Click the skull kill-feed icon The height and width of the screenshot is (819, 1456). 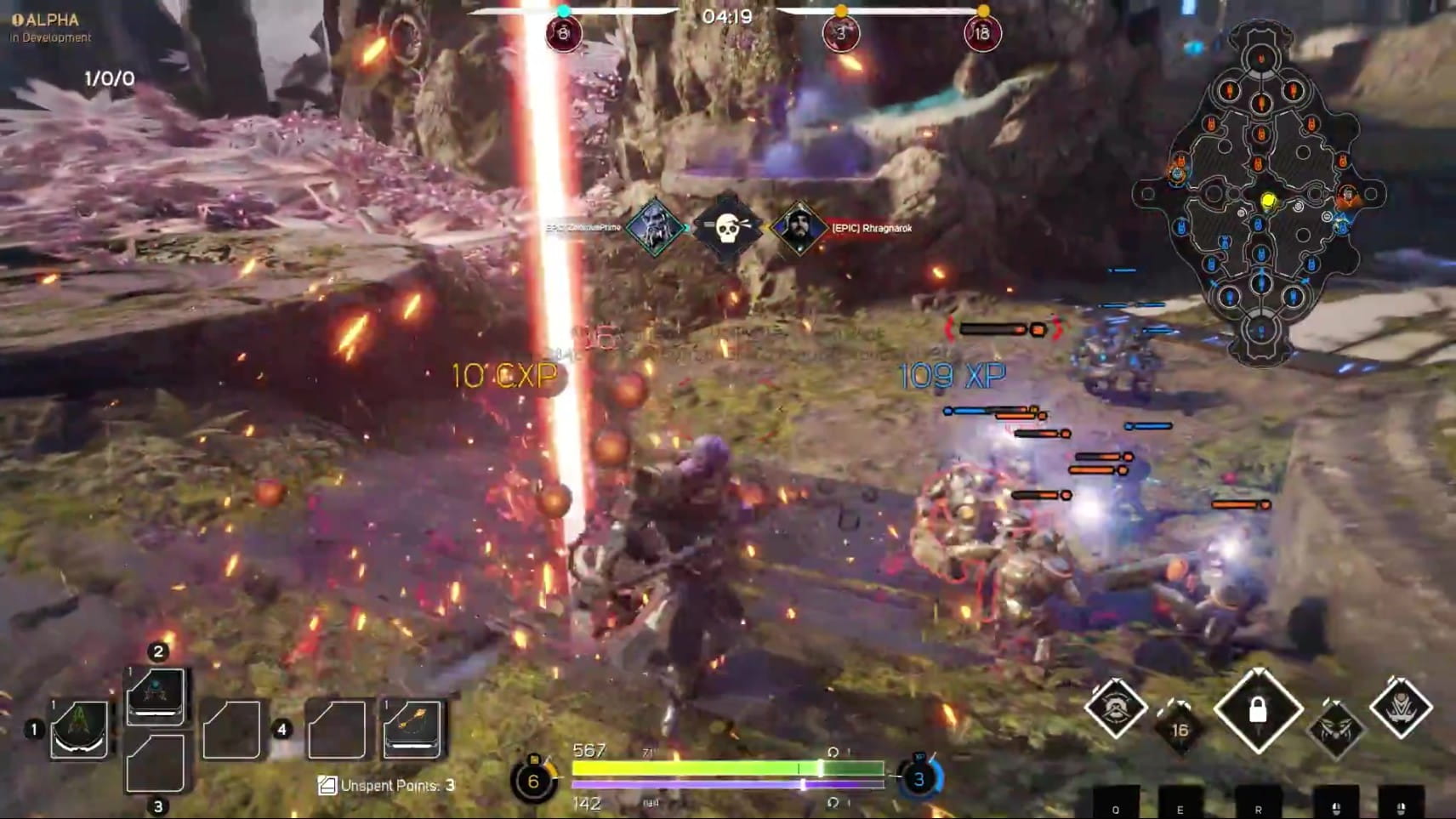[726, 228]
